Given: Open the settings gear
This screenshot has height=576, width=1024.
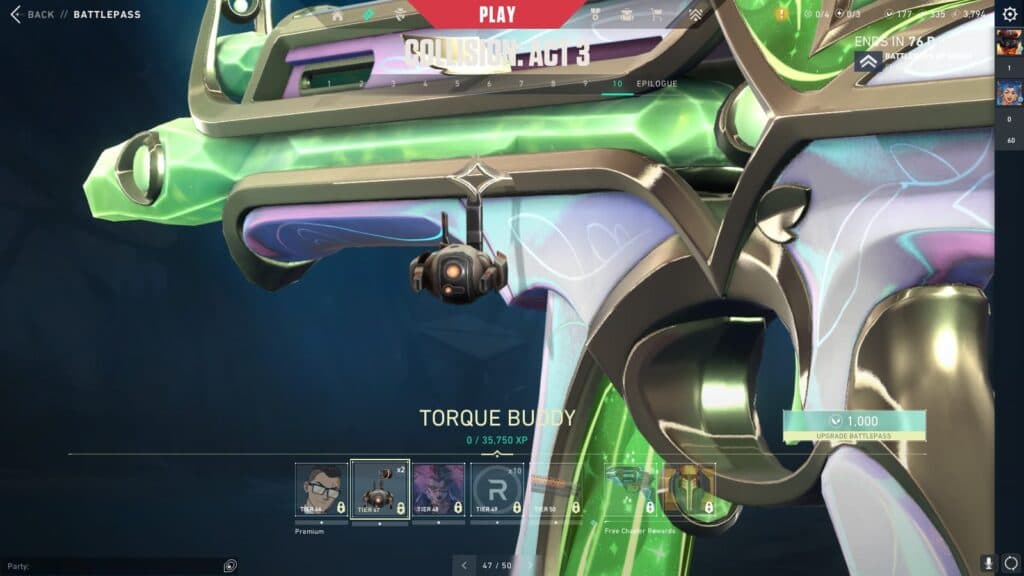Looking at the screenshot, I should tap(1009, 14).
